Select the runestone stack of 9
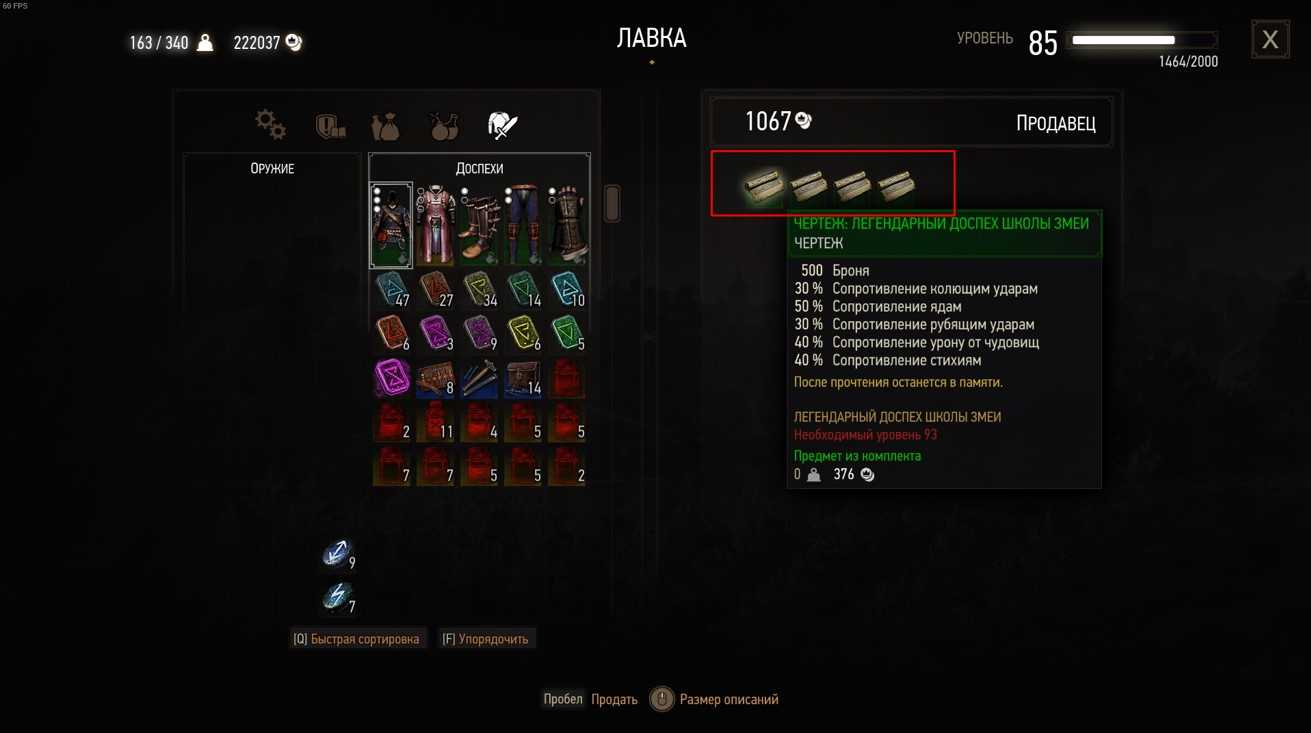 tap(337, 553)
